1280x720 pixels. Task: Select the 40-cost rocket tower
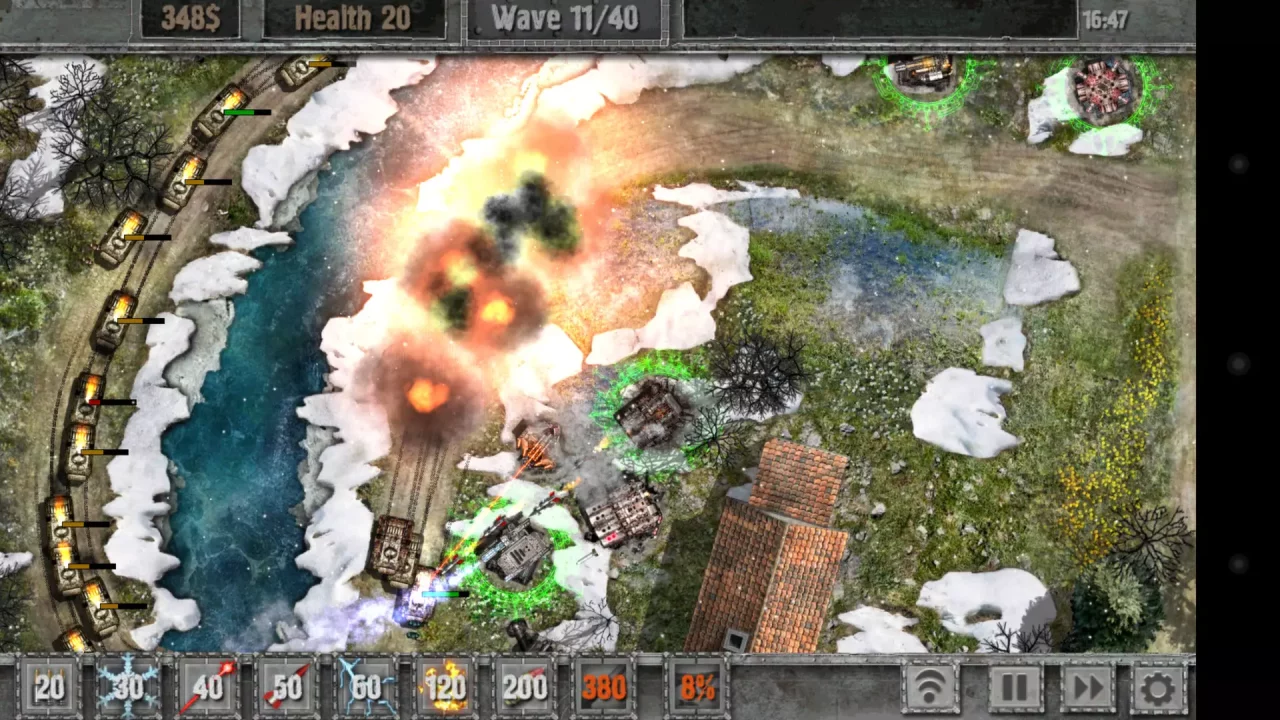click(208, 687)
